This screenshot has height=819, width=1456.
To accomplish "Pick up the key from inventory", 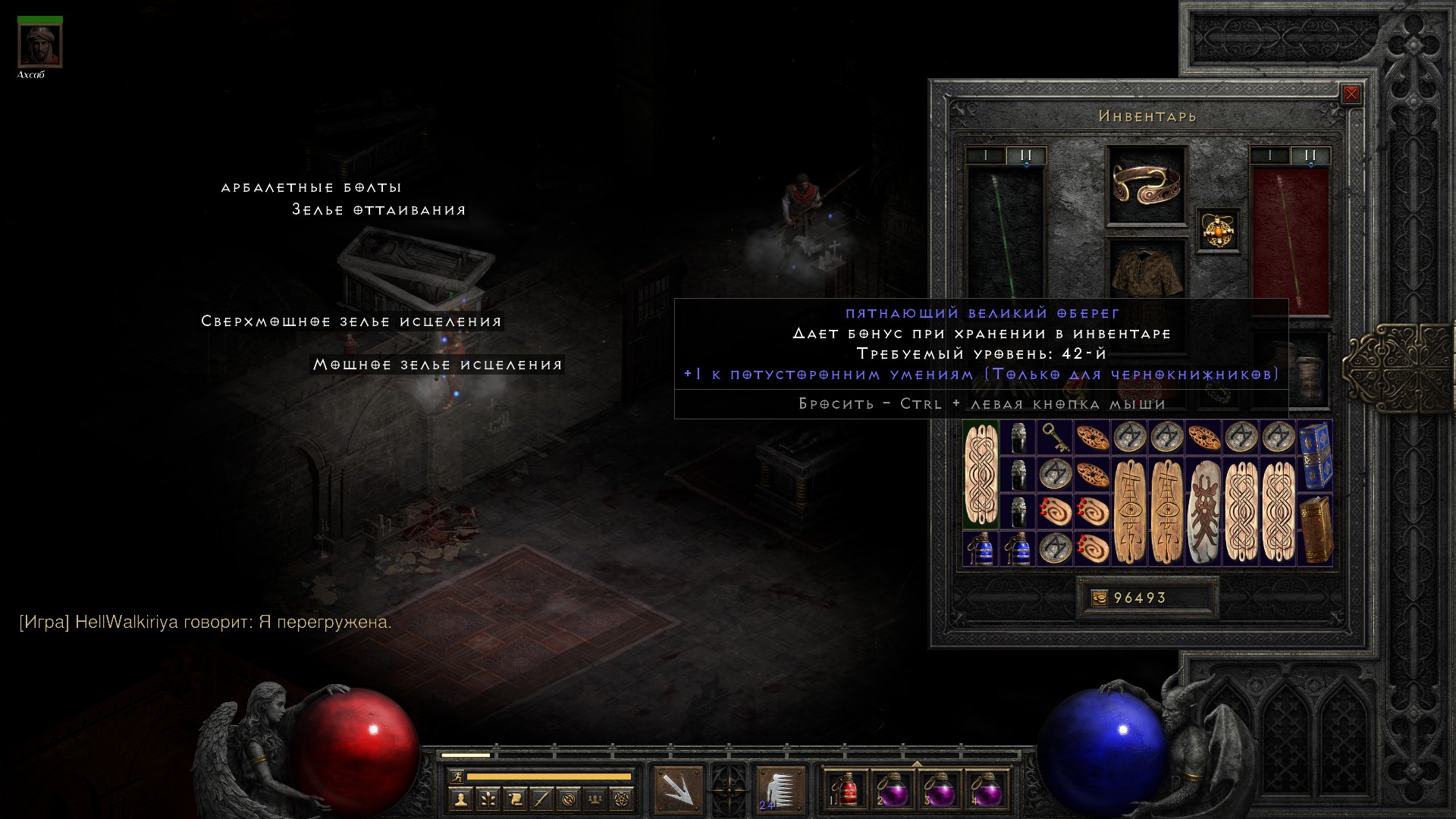I will click(1056, 438).
